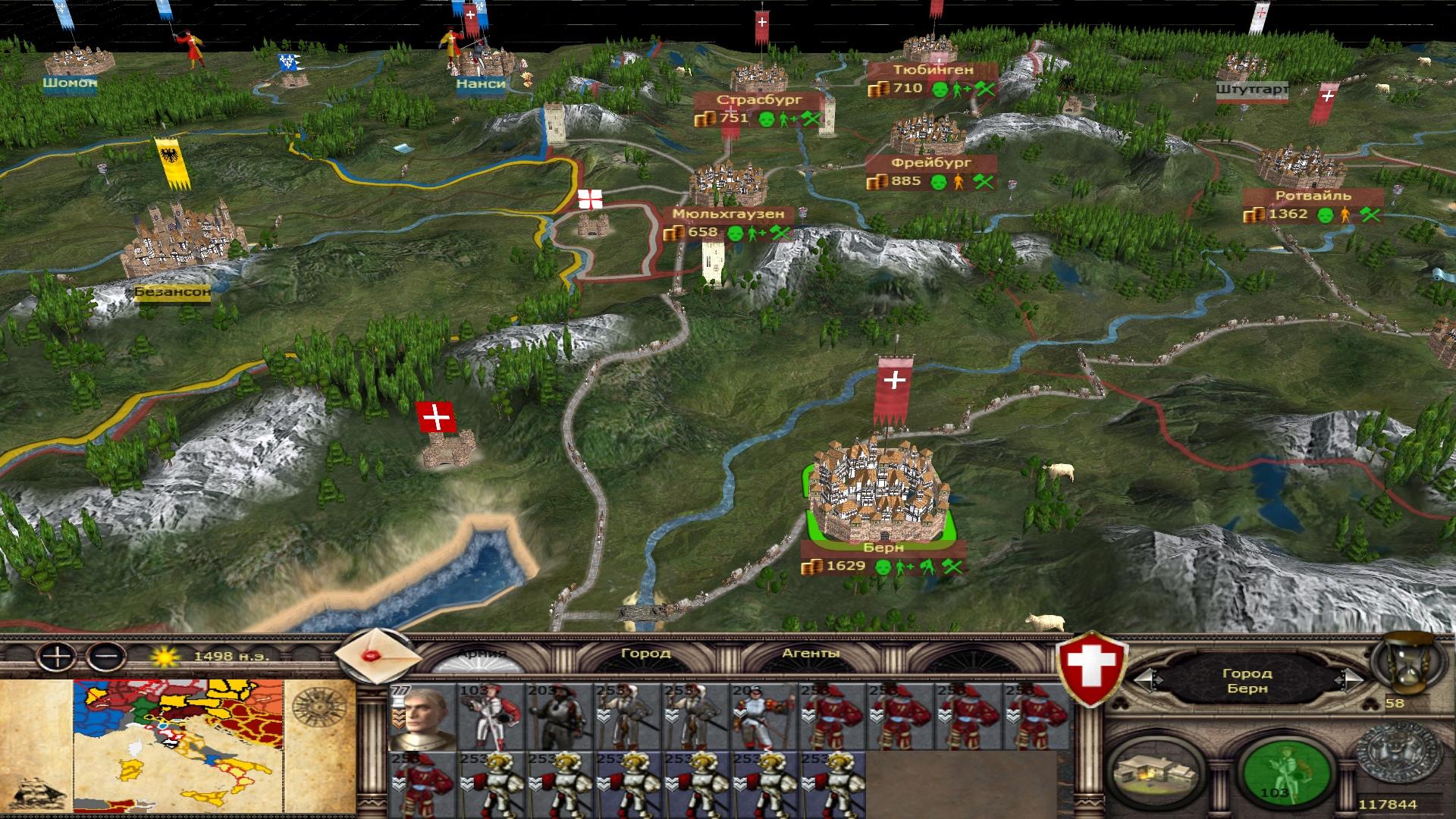
Task: Select the Берн settlement label
Action: (x=883, y=548)
